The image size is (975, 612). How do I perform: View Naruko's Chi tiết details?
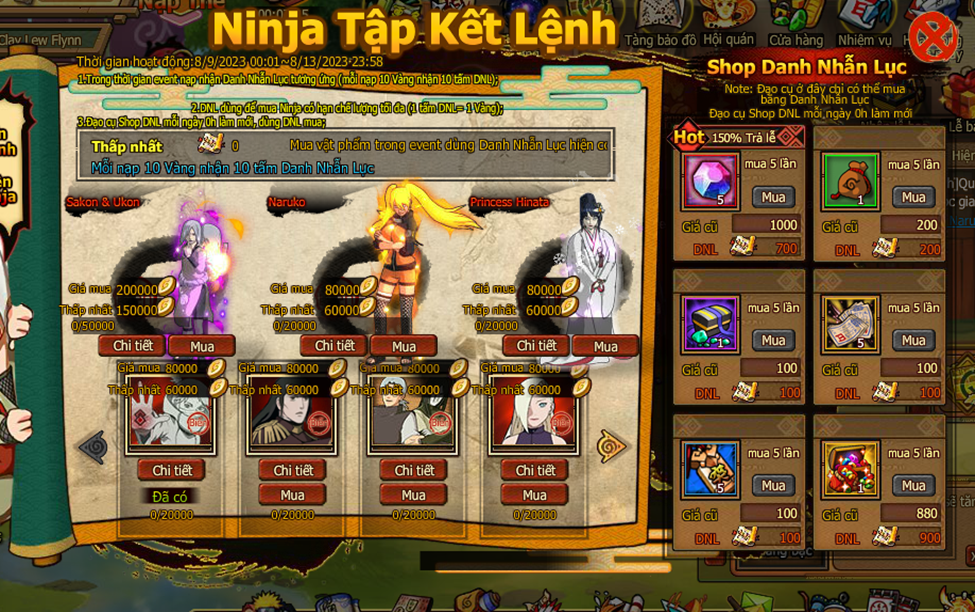click(334, 346)
